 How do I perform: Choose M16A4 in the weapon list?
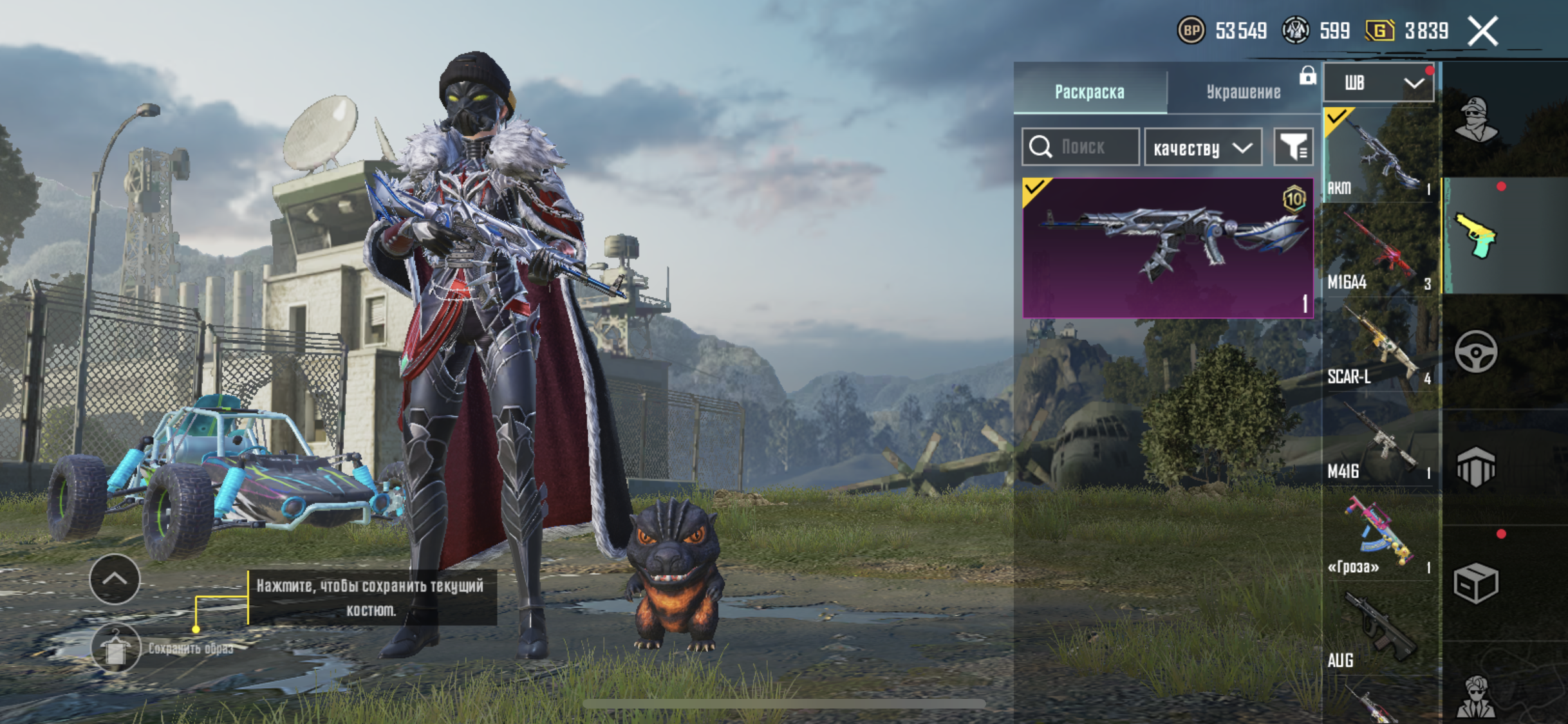coord(1379,251)
